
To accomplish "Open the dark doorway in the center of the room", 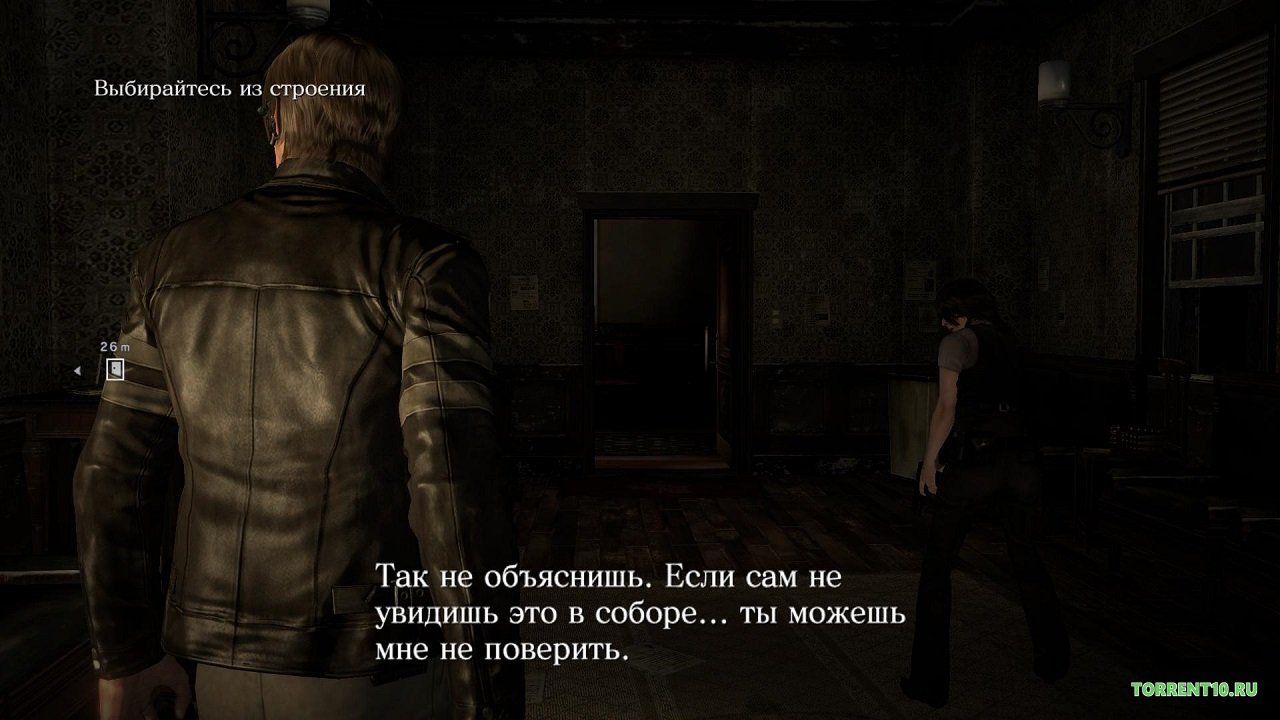I will [x=655, y=330].
